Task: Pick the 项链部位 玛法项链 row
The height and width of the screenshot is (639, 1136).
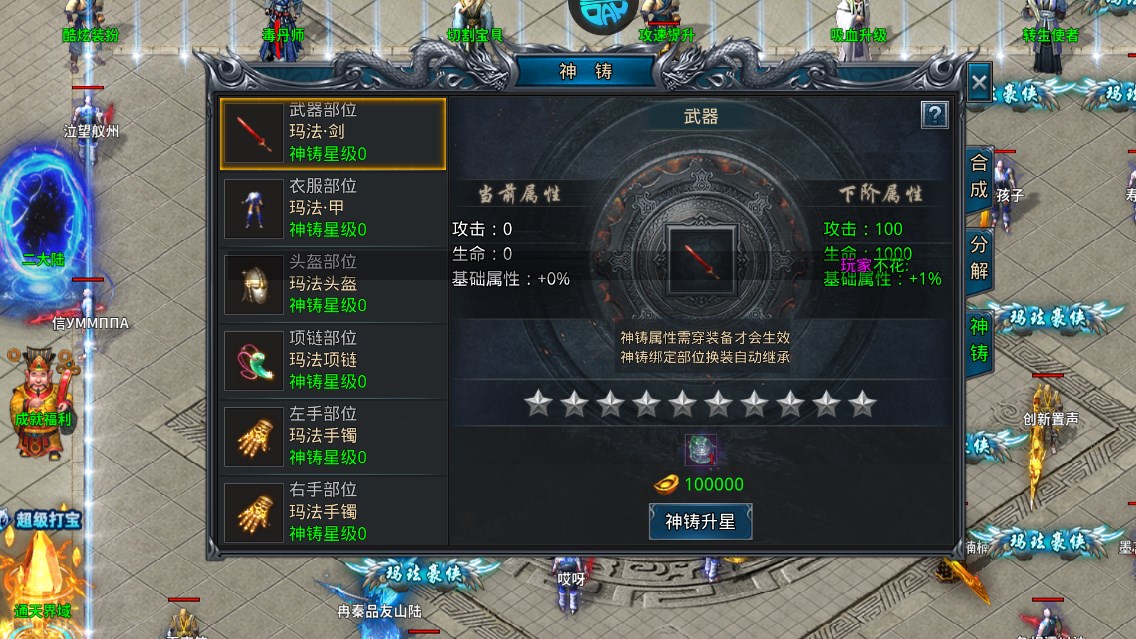Action: [x=333, y=361]
